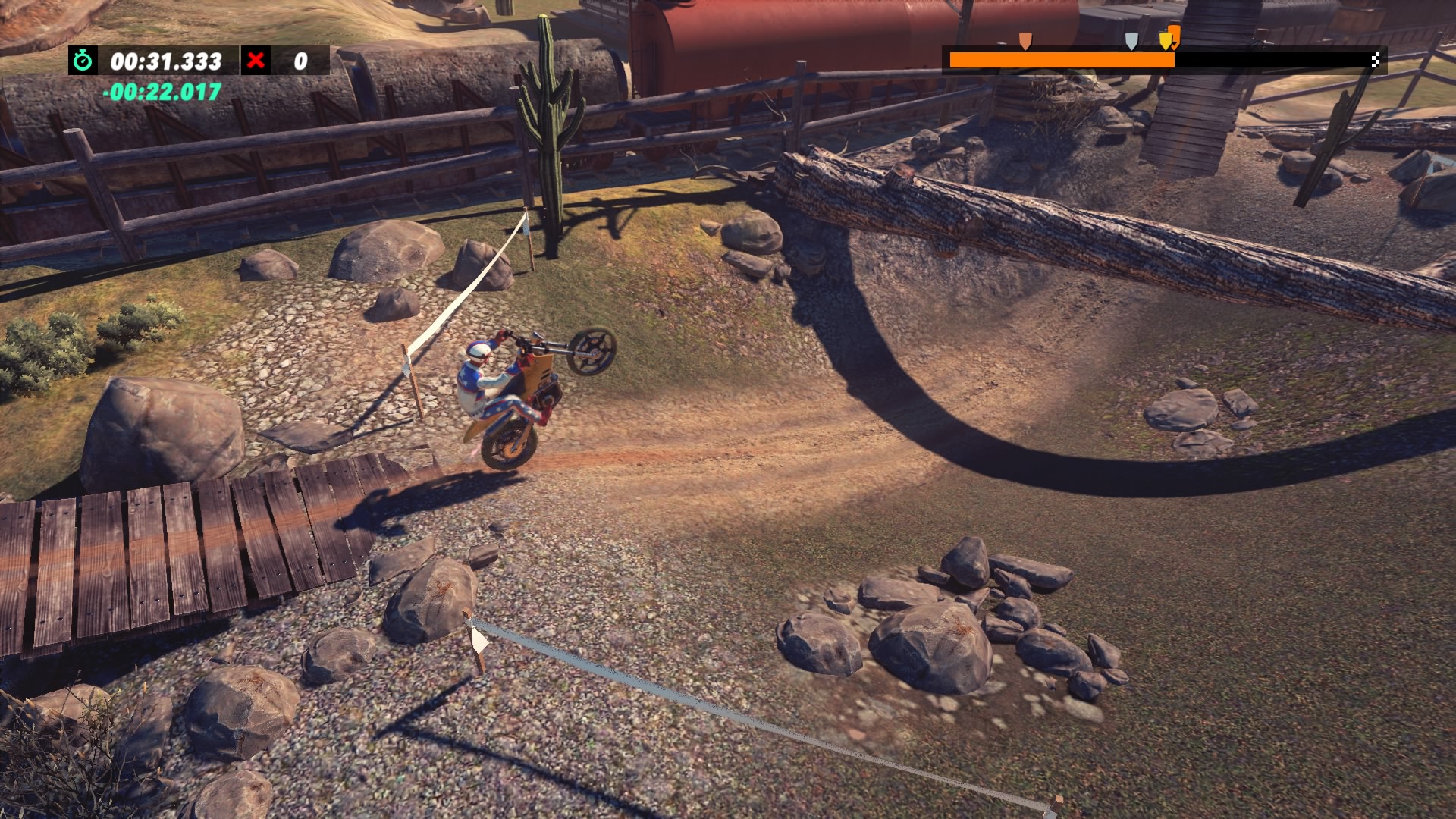Select the silver medal marker on progress bar
This screenshot has width=1456, height=819.
point(1131,40)
